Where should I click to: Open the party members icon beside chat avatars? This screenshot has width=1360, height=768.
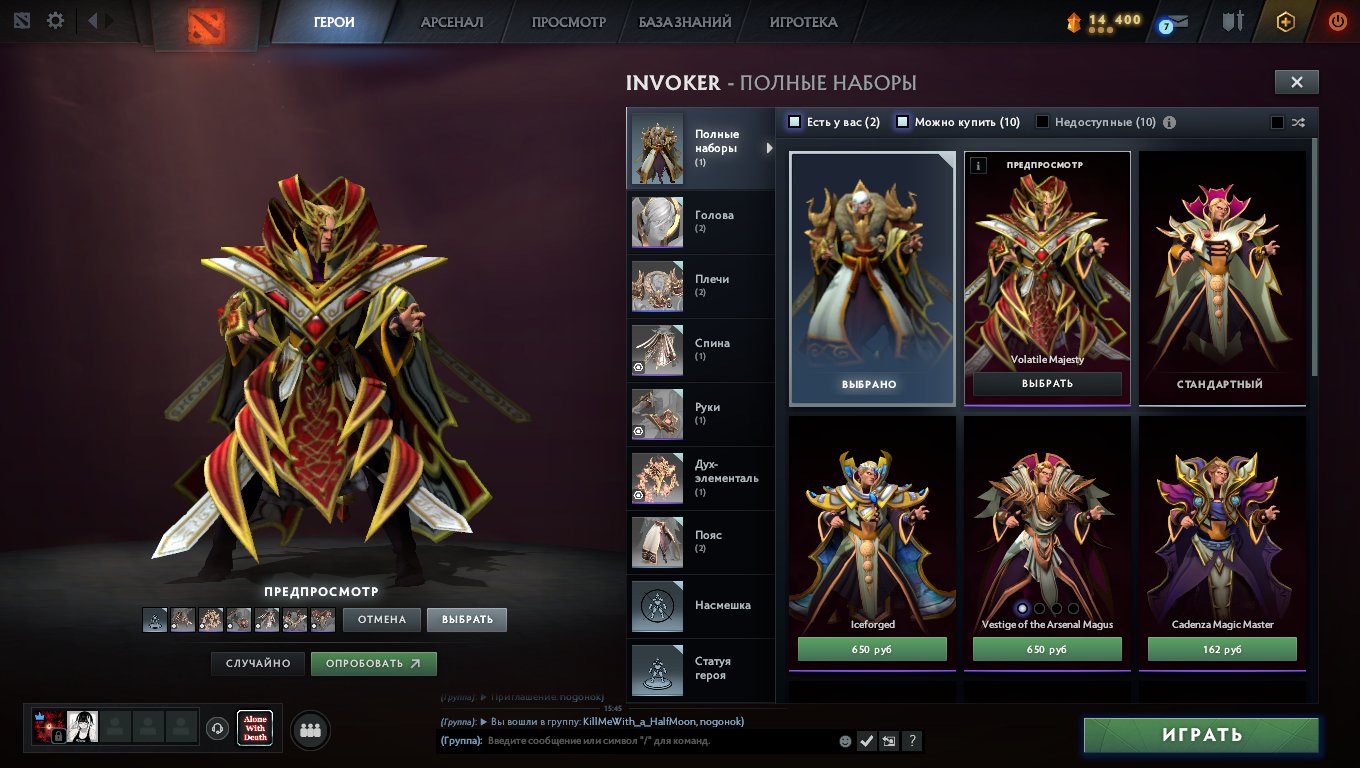coord(309,730)
